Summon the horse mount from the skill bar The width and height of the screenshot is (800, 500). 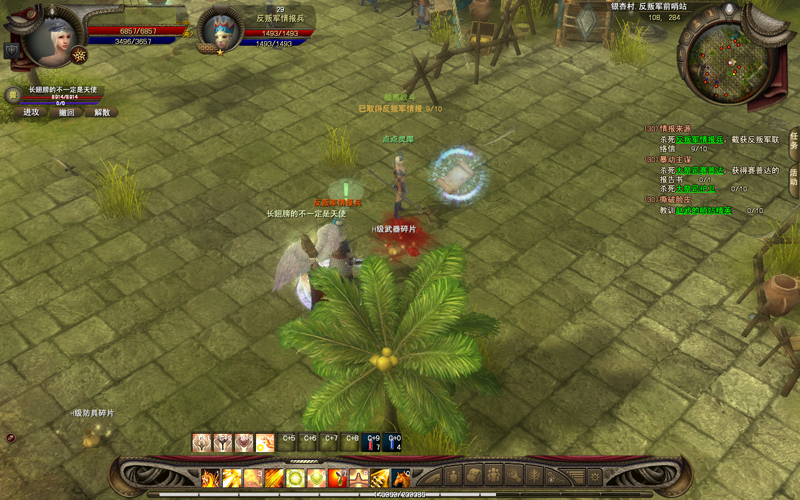coord(401,478)
